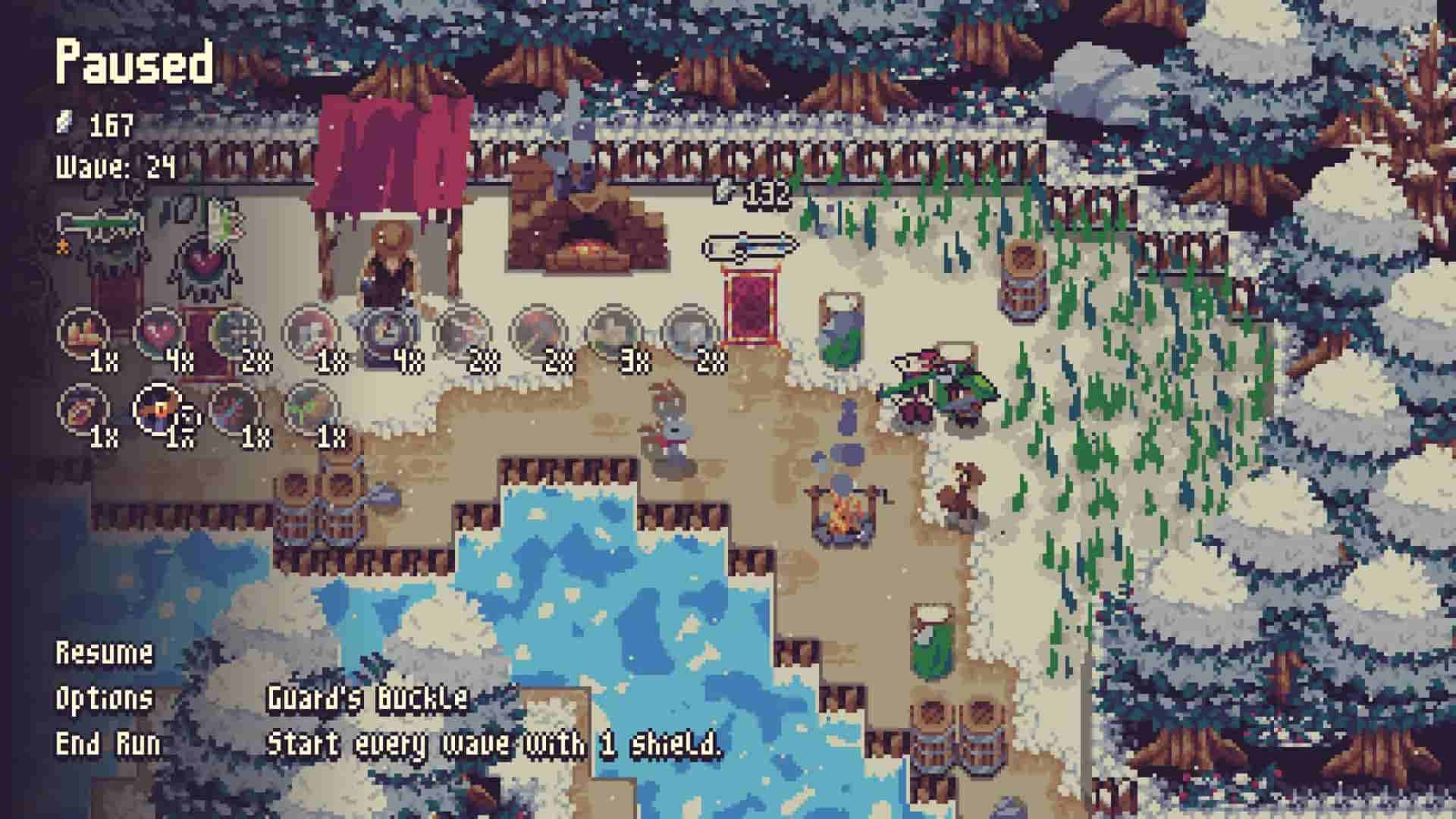Screen dimensions: 1456x819
Task: Click the Paused title heading
Action: pos(133,64)
